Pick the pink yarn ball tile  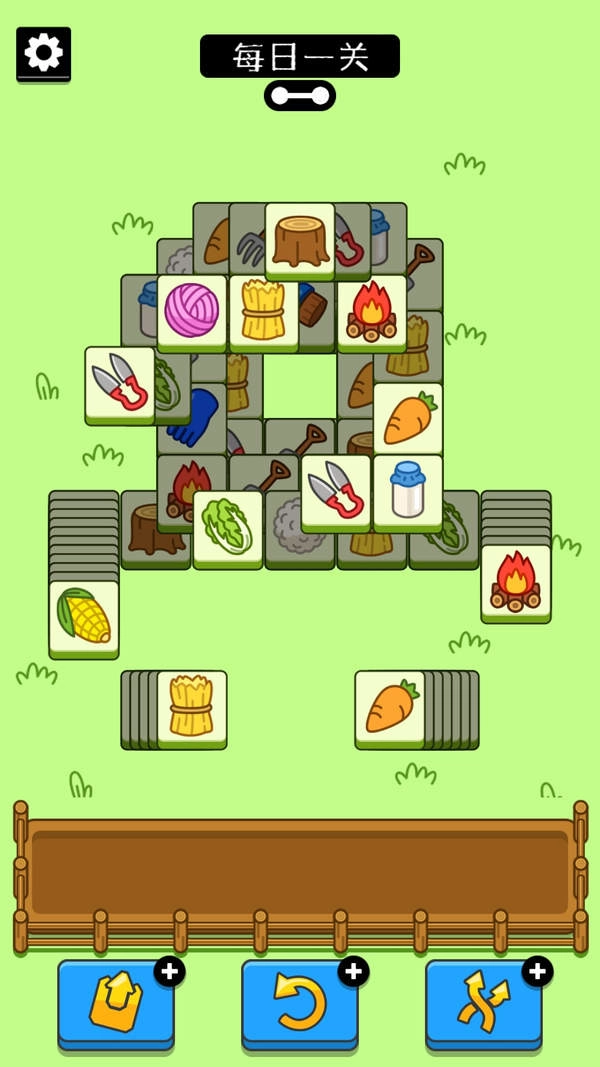[191, 311]
